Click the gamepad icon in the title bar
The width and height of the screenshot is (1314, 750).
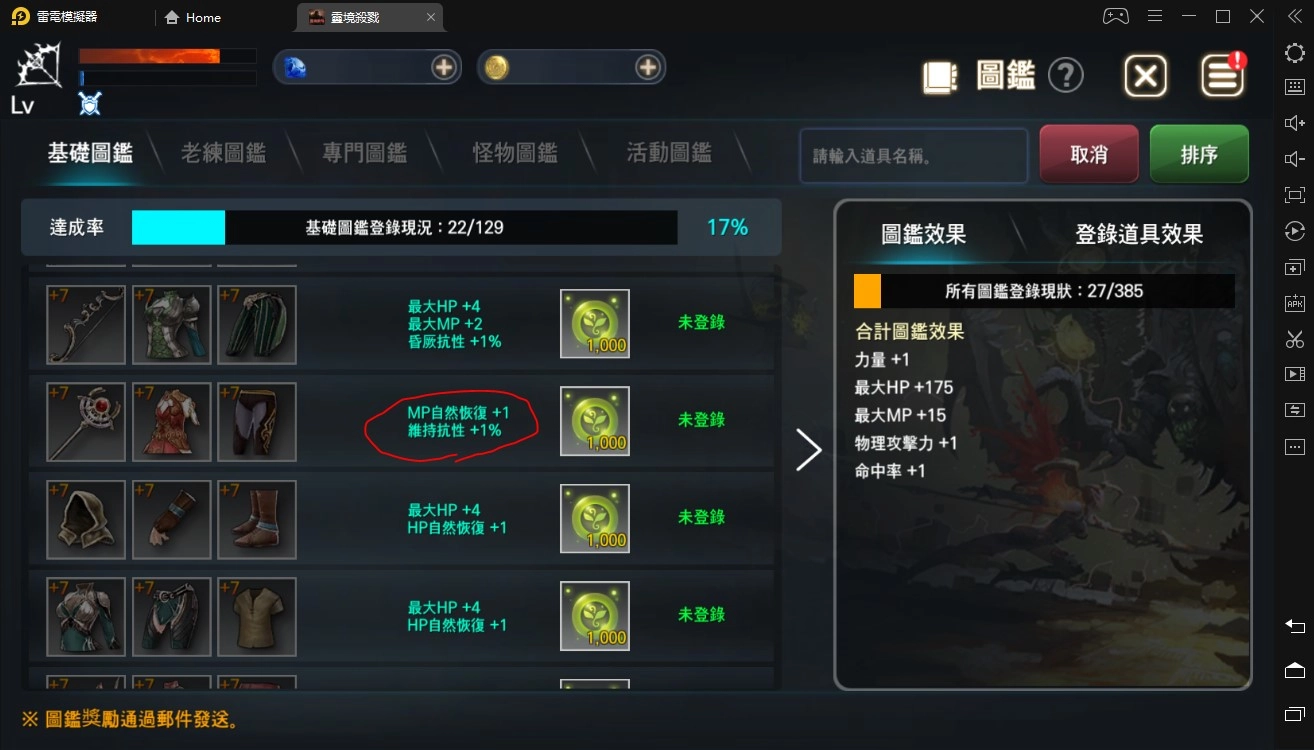point(1114,16)
